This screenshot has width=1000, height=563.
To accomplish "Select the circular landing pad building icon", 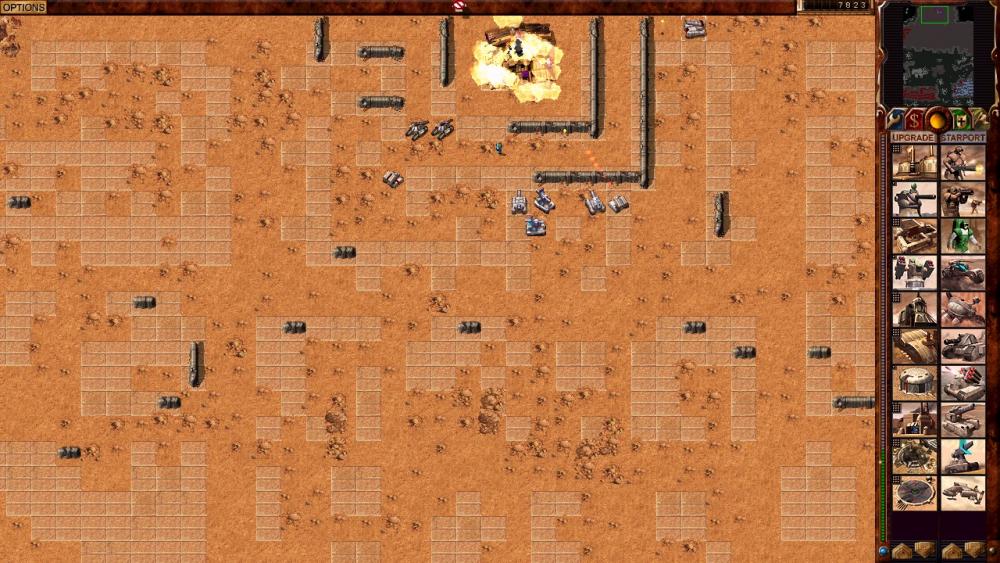I will click(915, 494).
